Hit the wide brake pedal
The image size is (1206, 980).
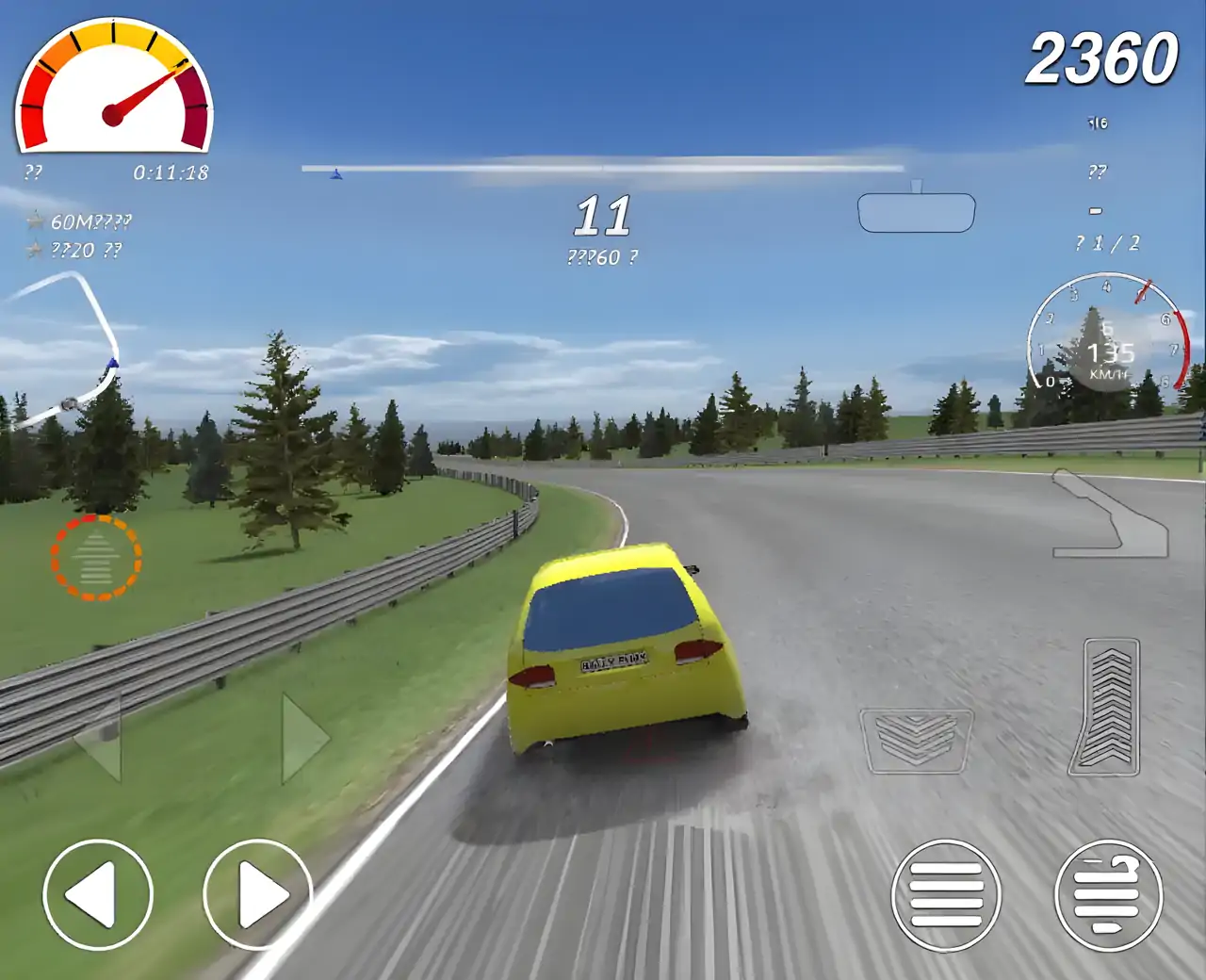pyautogui.click(x=916, y=741)
